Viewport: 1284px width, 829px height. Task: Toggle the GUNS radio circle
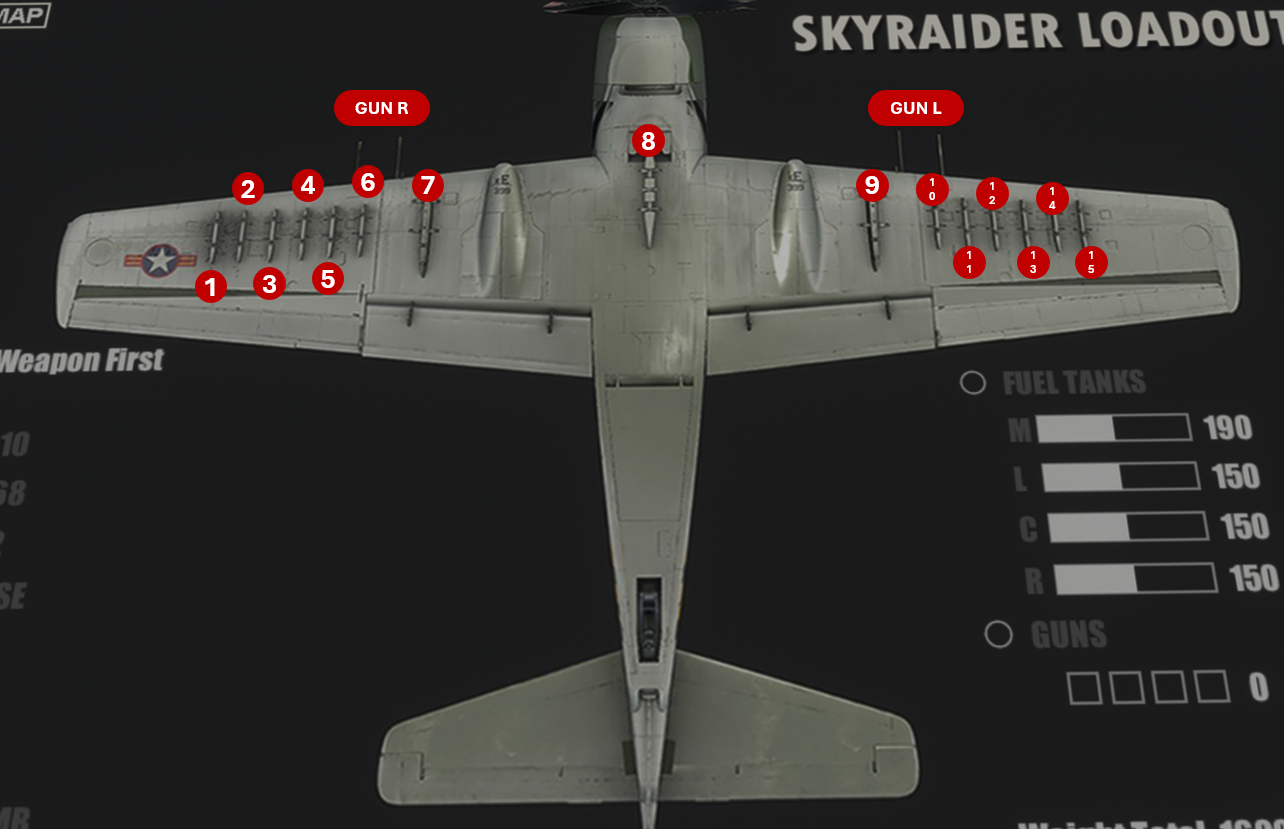point(998,635)
